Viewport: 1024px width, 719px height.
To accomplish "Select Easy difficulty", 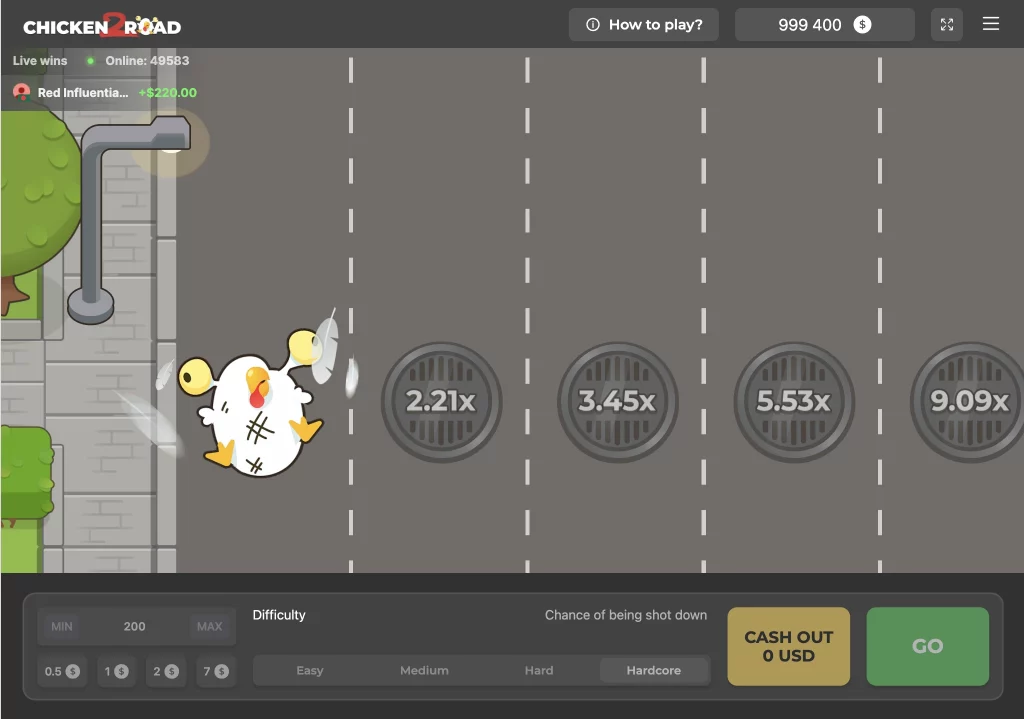I will click(x=310, y=670).
